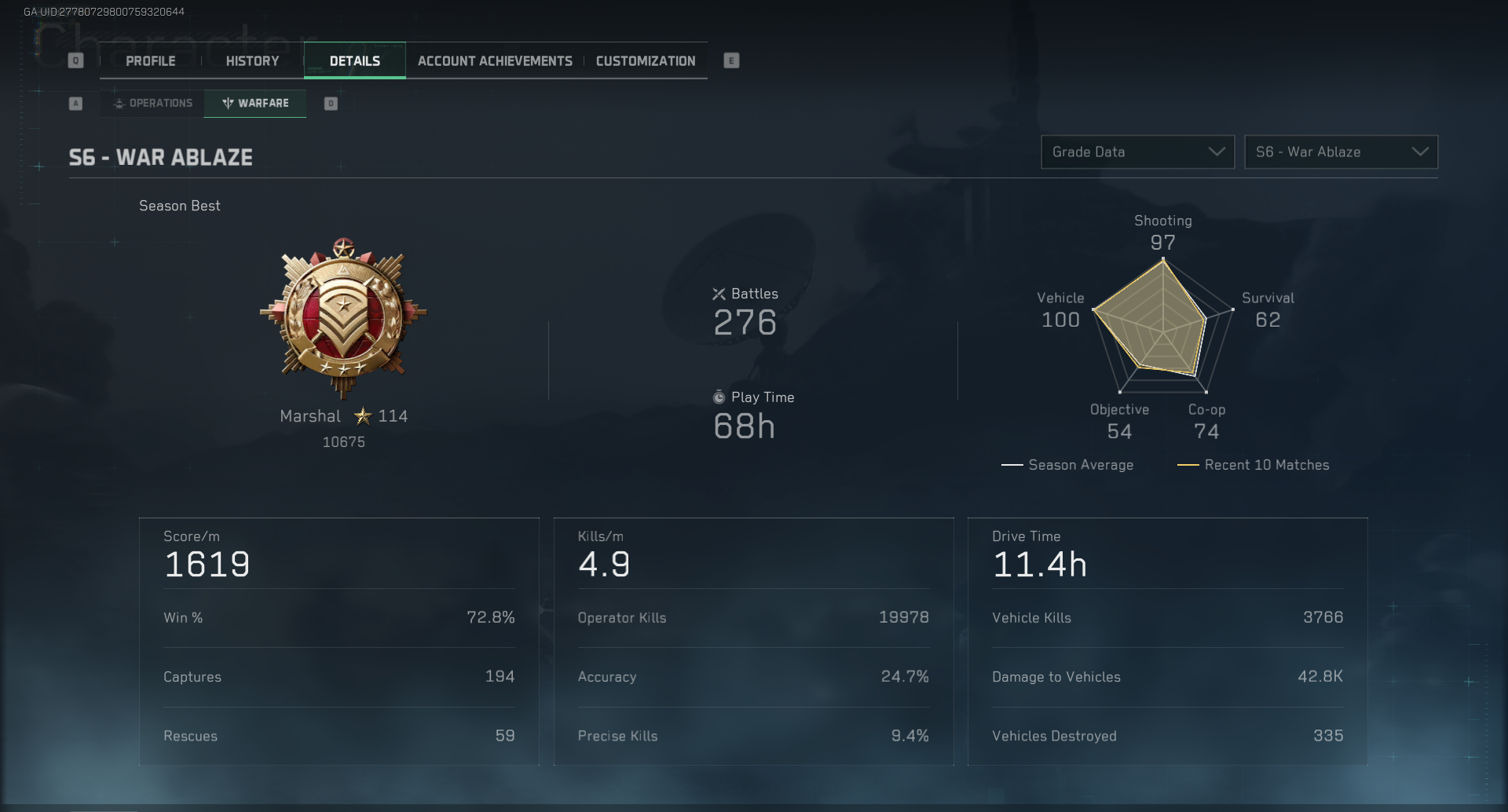
Task: Click the A shortcut key icon
Action: pos(75,103)
